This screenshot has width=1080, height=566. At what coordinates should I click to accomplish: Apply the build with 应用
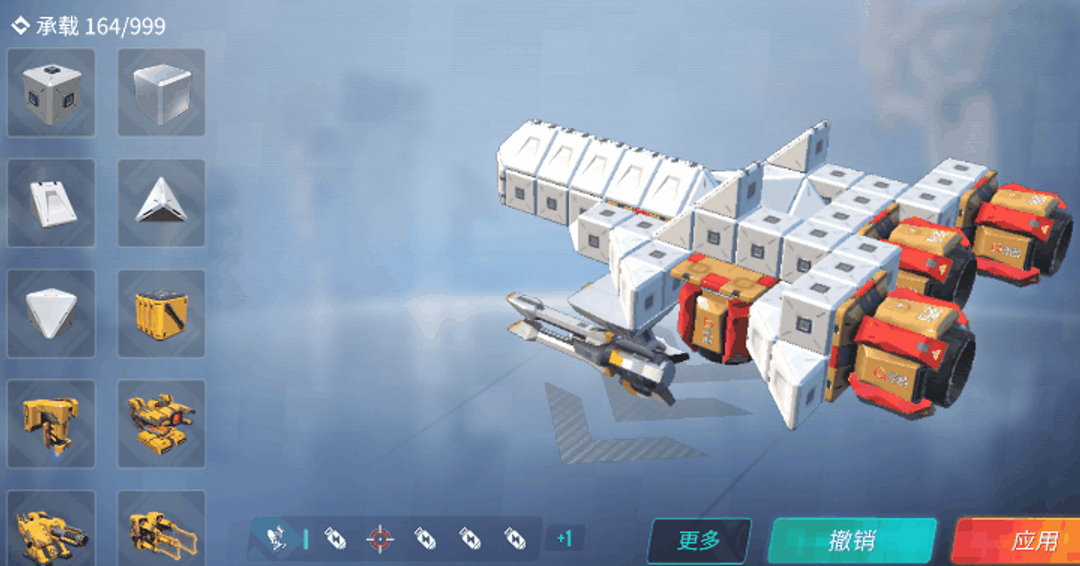coord(1022,541)
